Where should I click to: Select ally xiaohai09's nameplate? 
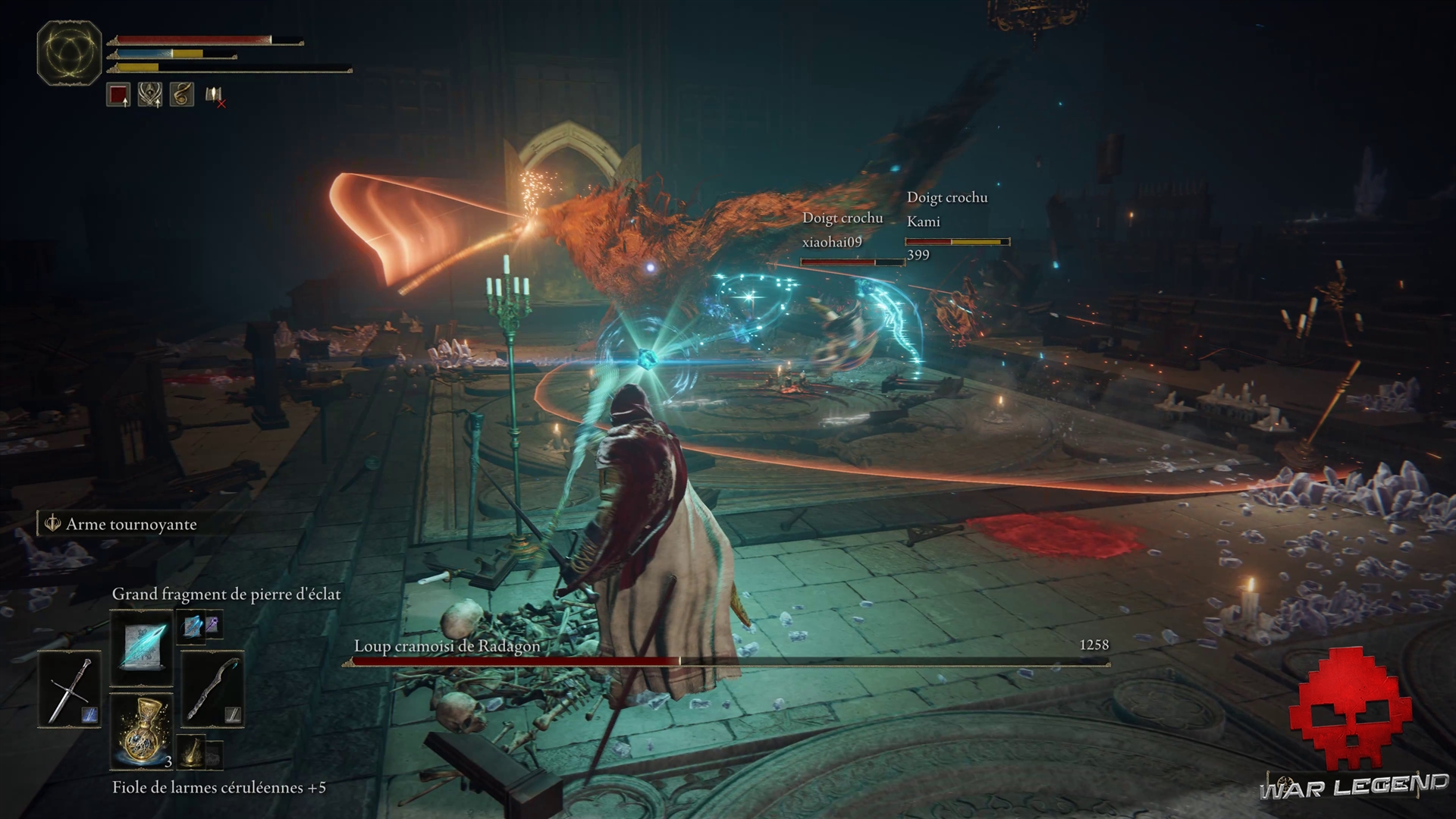point(832,242)
